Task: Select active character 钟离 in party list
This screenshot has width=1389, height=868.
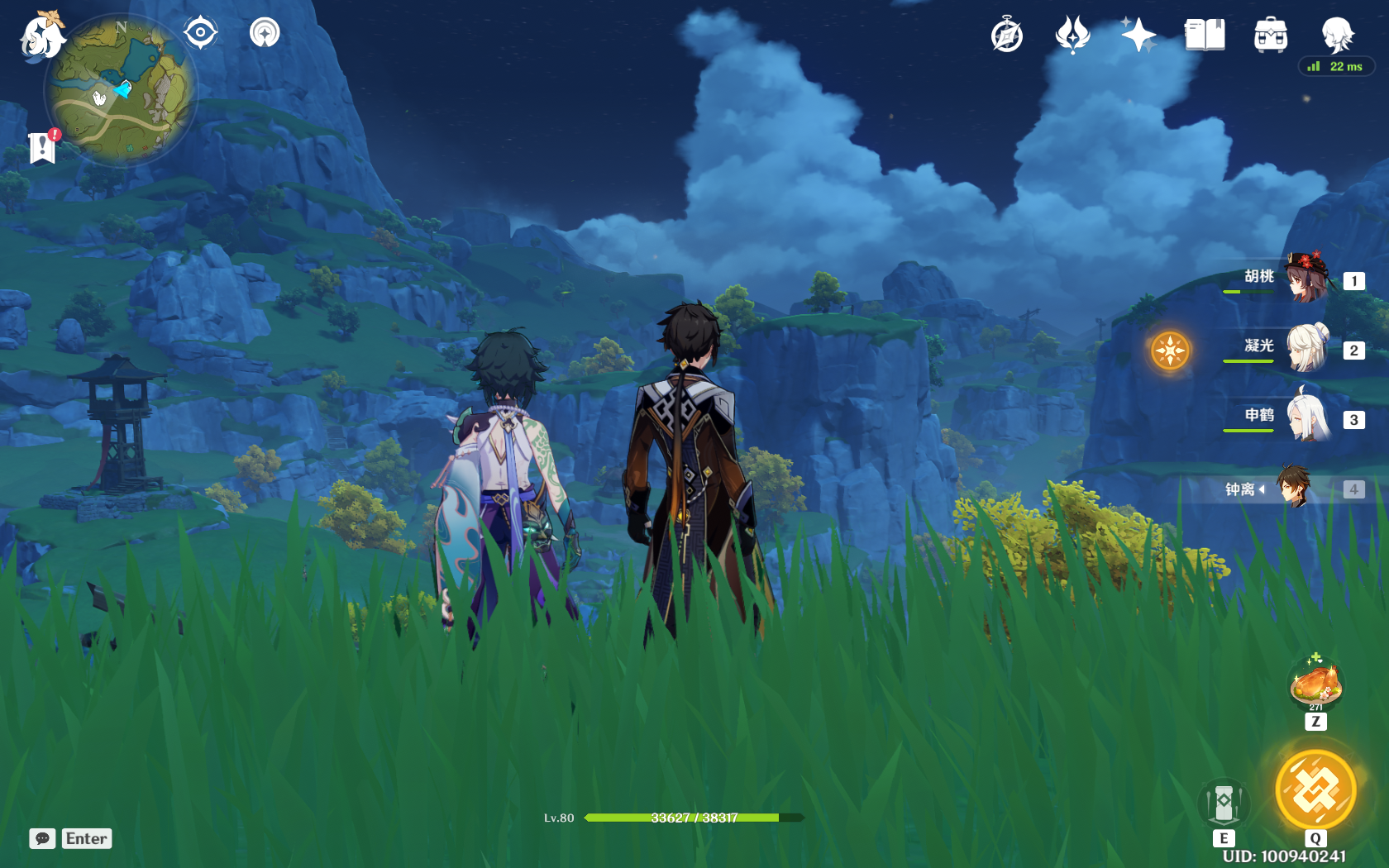Action: (x=1292, y=488)
